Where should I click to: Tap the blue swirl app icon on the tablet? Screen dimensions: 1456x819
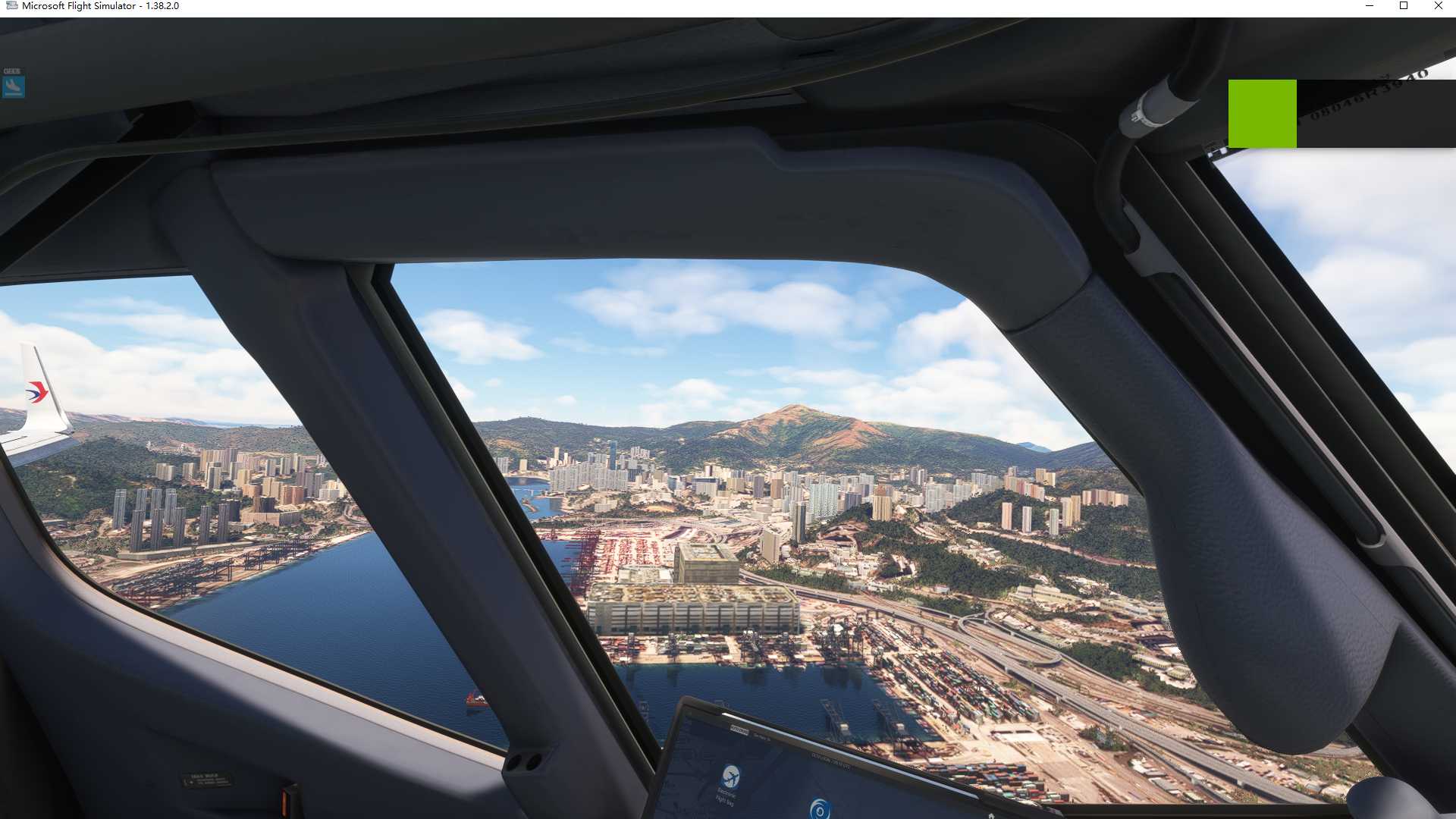point(819,808)
